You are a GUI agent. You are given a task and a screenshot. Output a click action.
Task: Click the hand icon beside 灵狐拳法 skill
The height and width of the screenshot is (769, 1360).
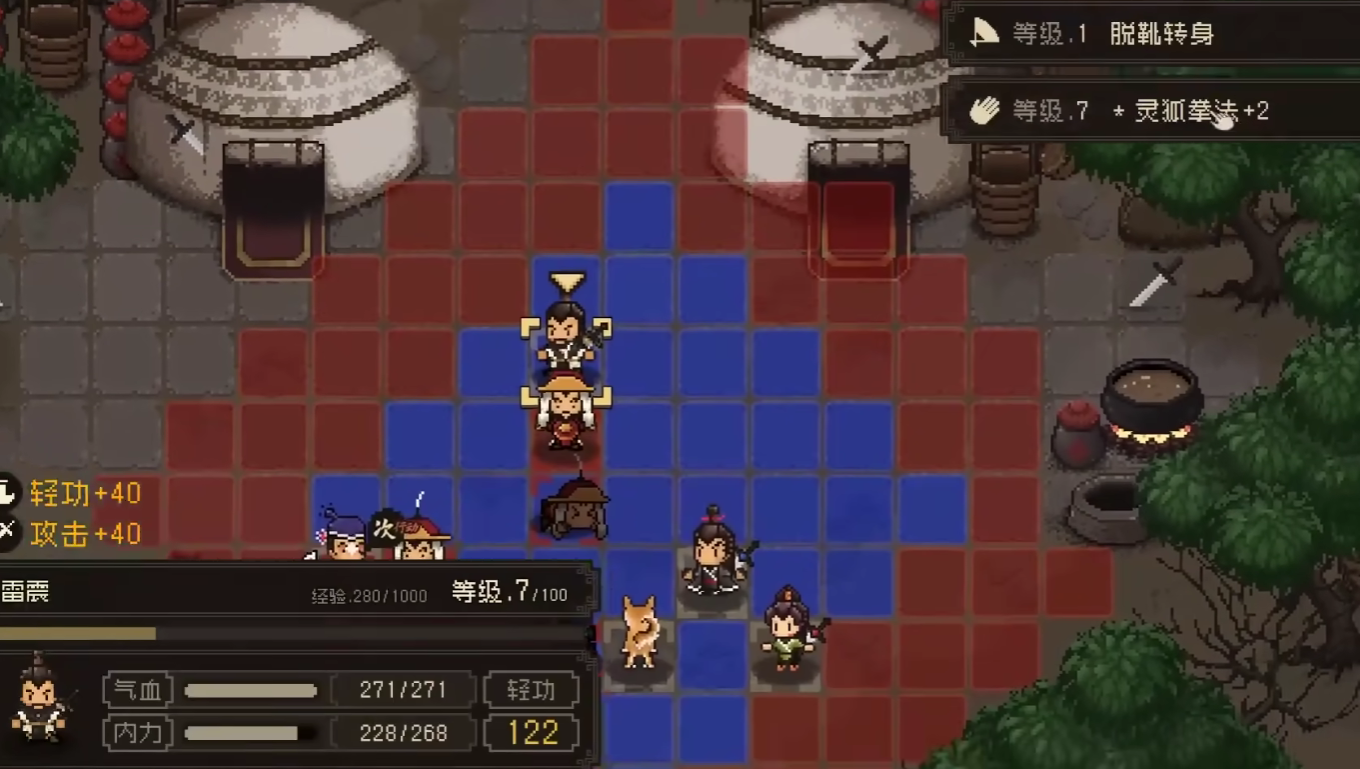point(983,110)
